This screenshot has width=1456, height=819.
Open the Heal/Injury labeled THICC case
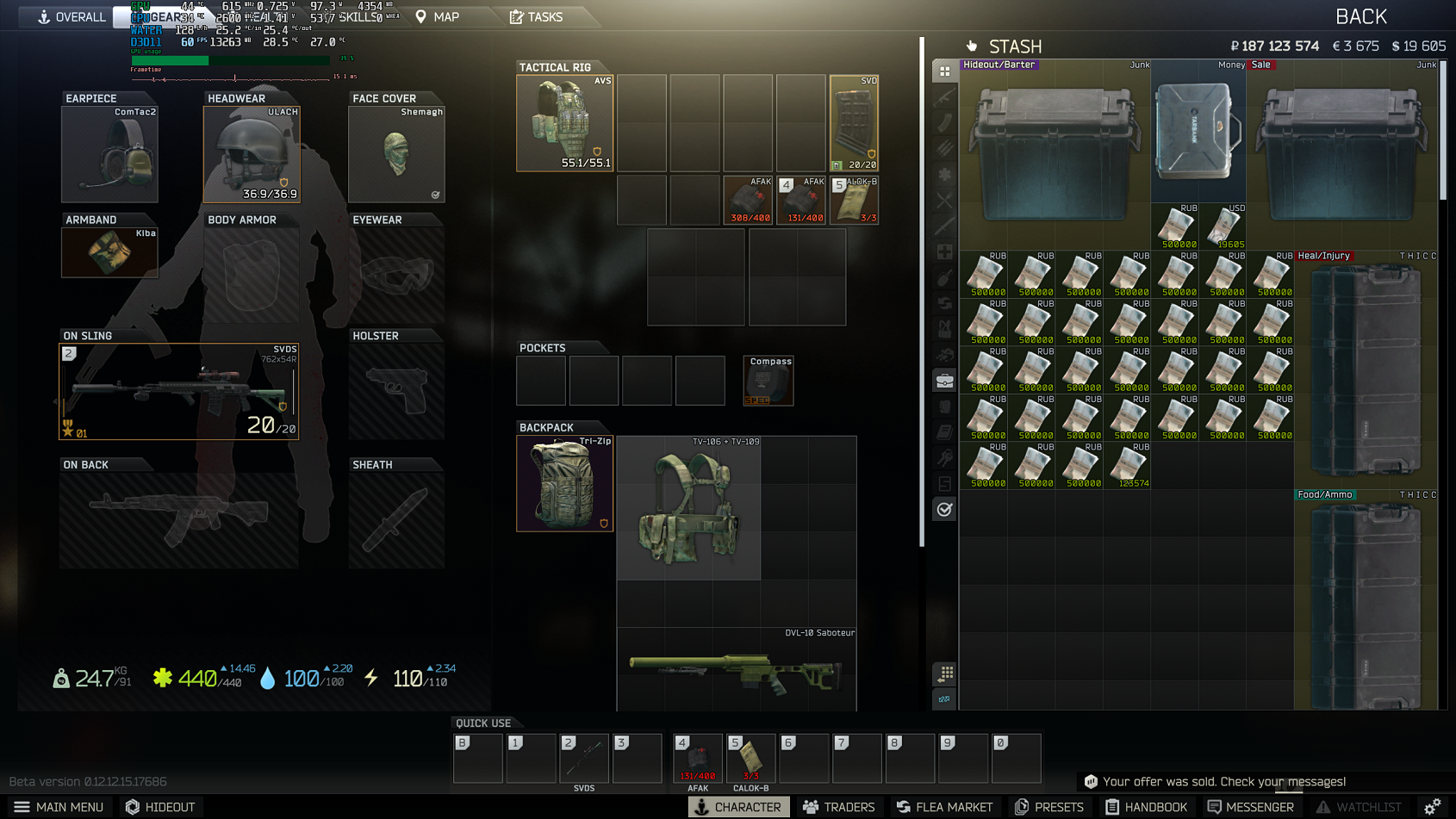1366,370
